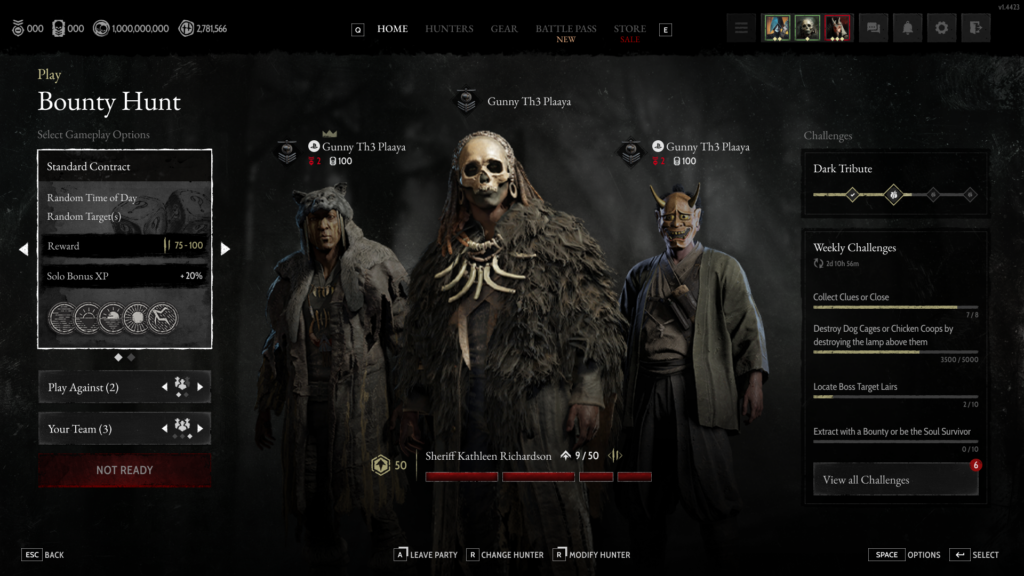Toggle the Not Ready button
This screenshot has width=1024, height=576.
125,470
